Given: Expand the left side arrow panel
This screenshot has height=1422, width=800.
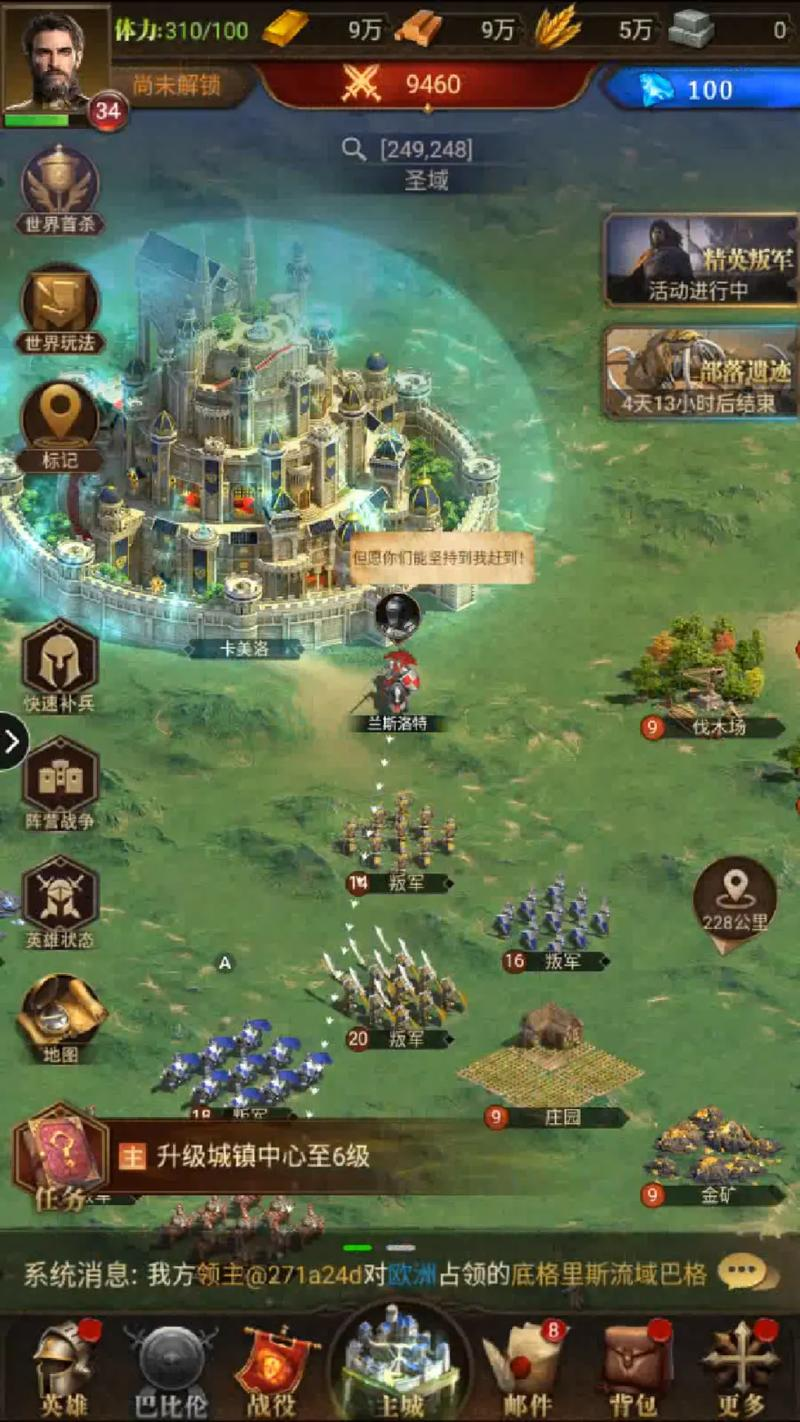Looking at the screenshot, I should click(x=13, y=741).
